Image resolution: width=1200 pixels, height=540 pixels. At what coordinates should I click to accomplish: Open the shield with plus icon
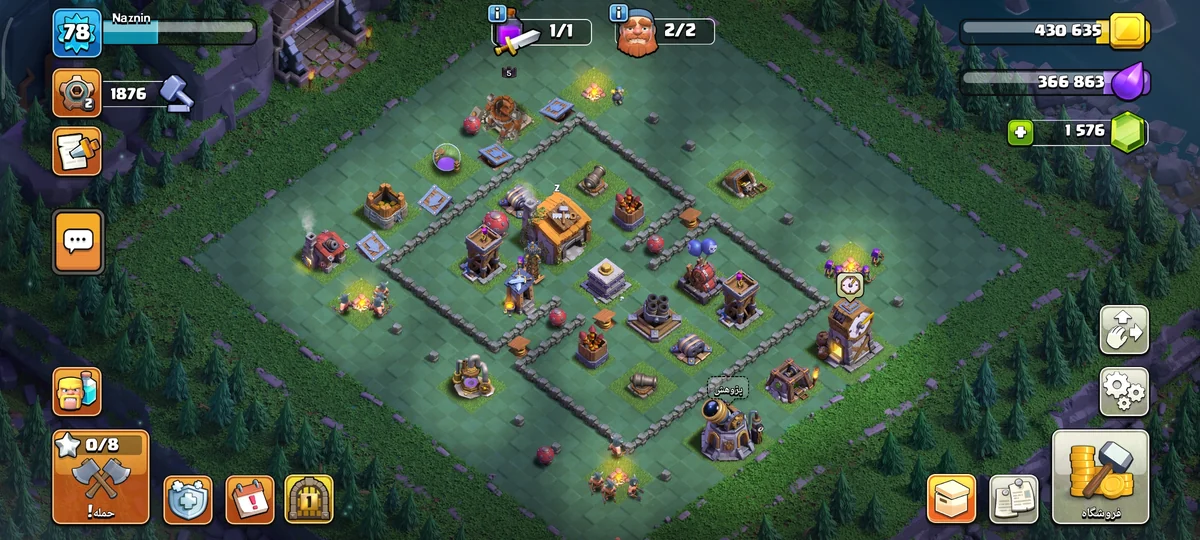(188, 499)
